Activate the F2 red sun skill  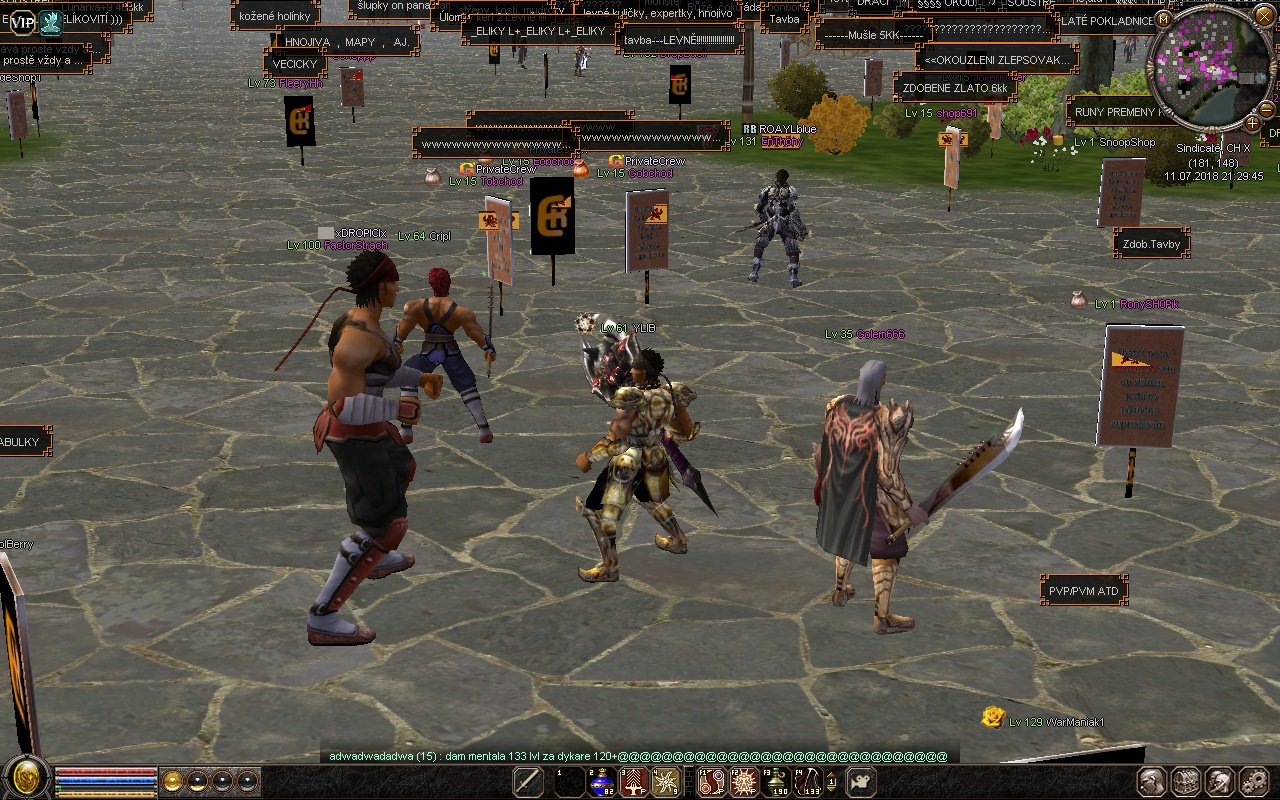point(743,782)
